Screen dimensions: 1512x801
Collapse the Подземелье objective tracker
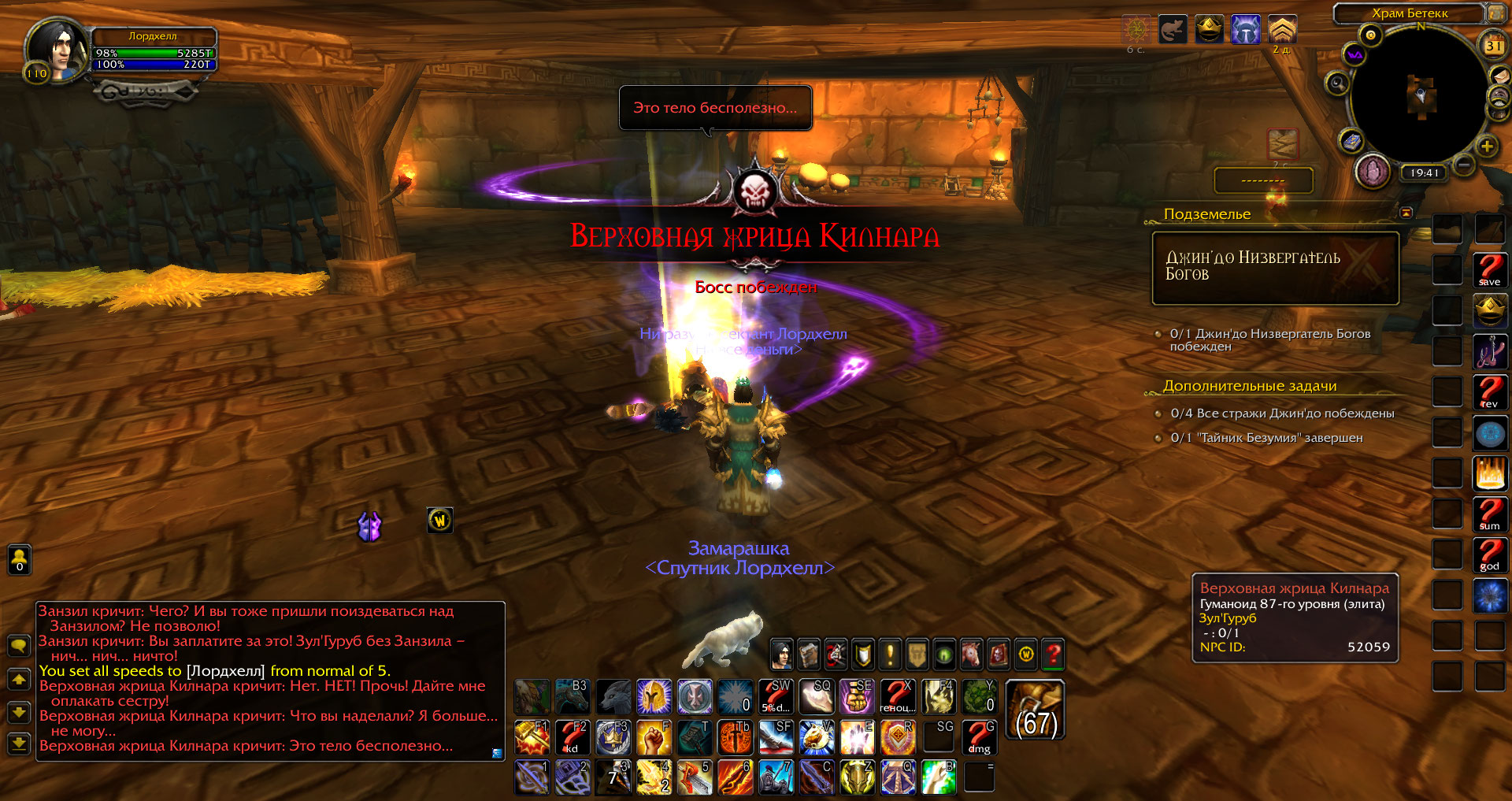[1406, 213]
